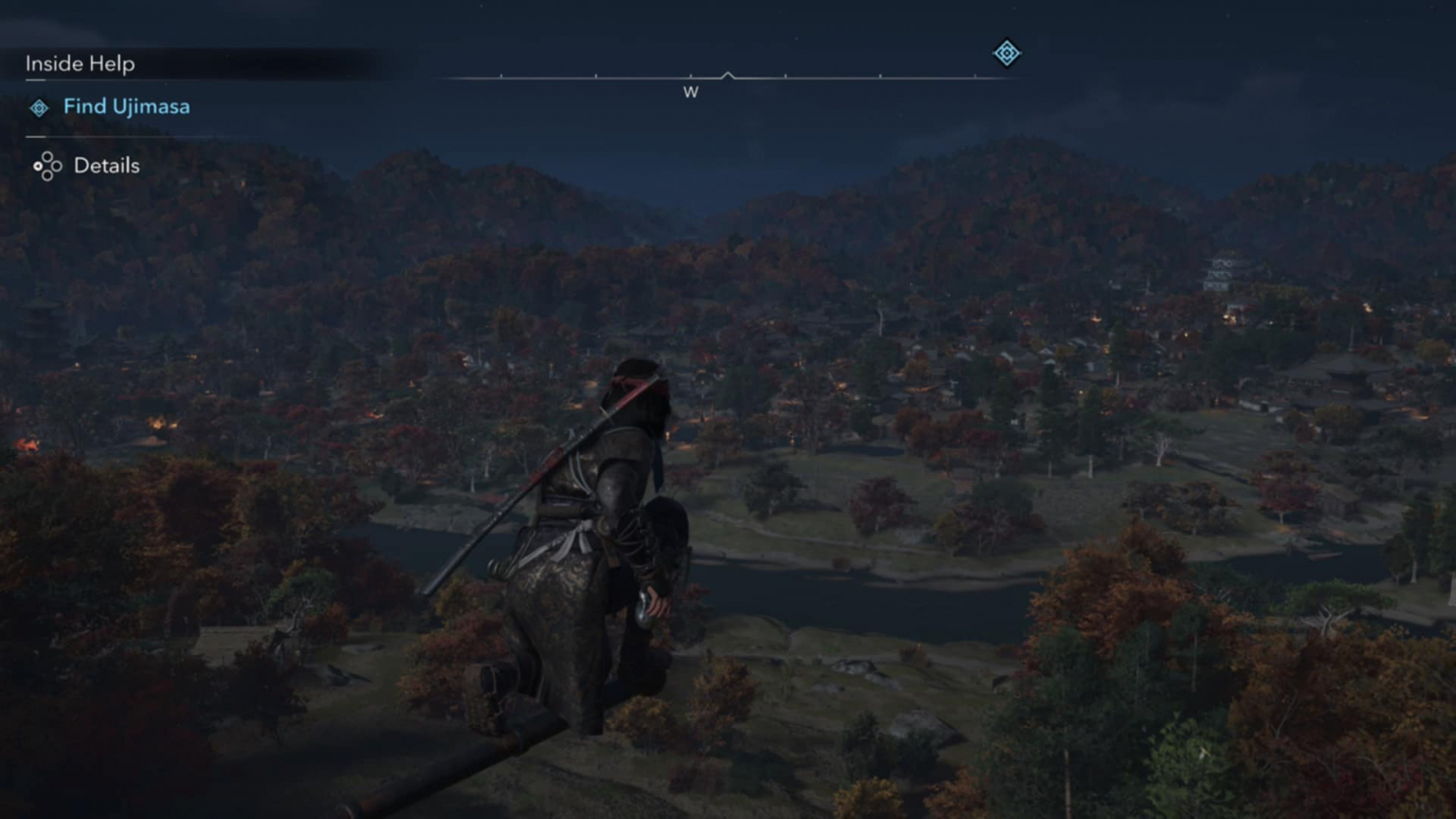Select the Find Ujimasa objective

coord(125,106)
